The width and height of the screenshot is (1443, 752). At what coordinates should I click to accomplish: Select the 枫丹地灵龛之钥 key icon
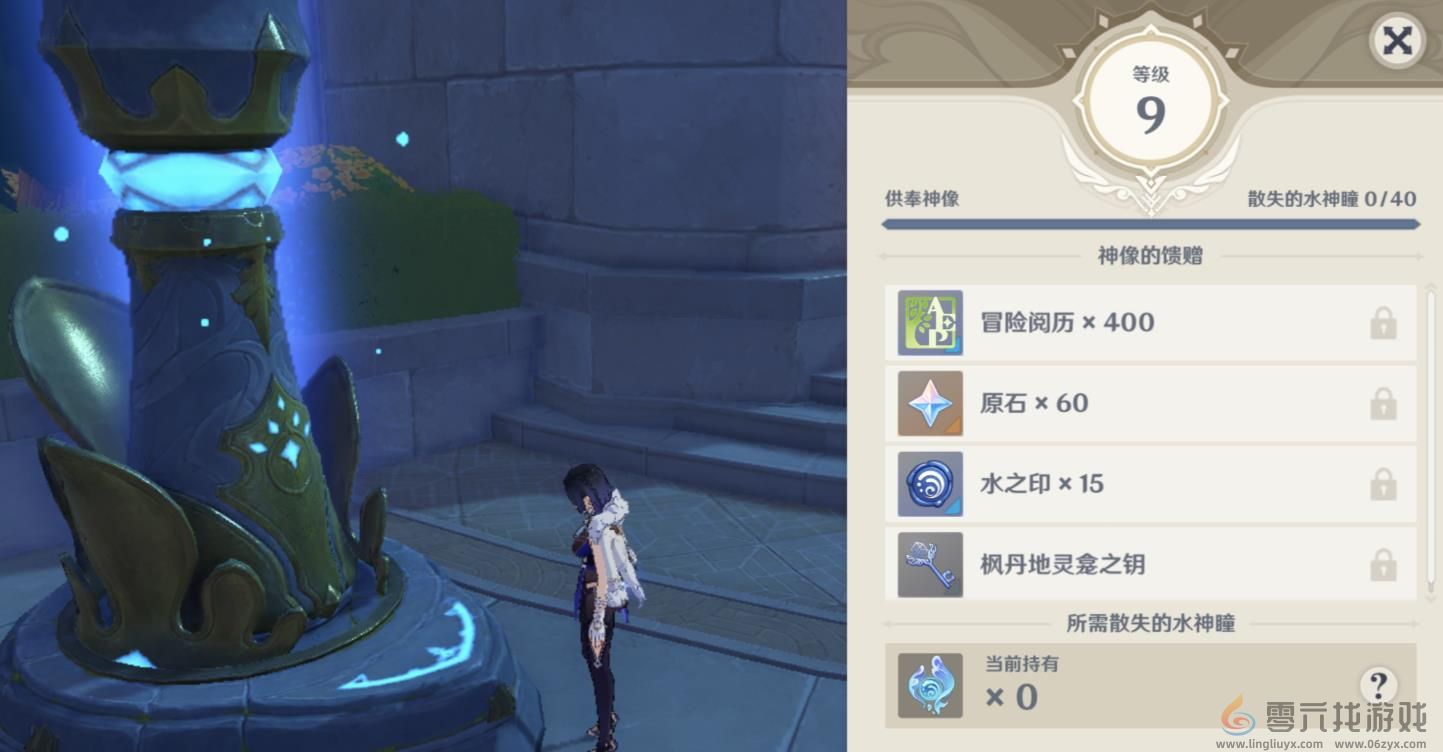click(x=929, y=564)
